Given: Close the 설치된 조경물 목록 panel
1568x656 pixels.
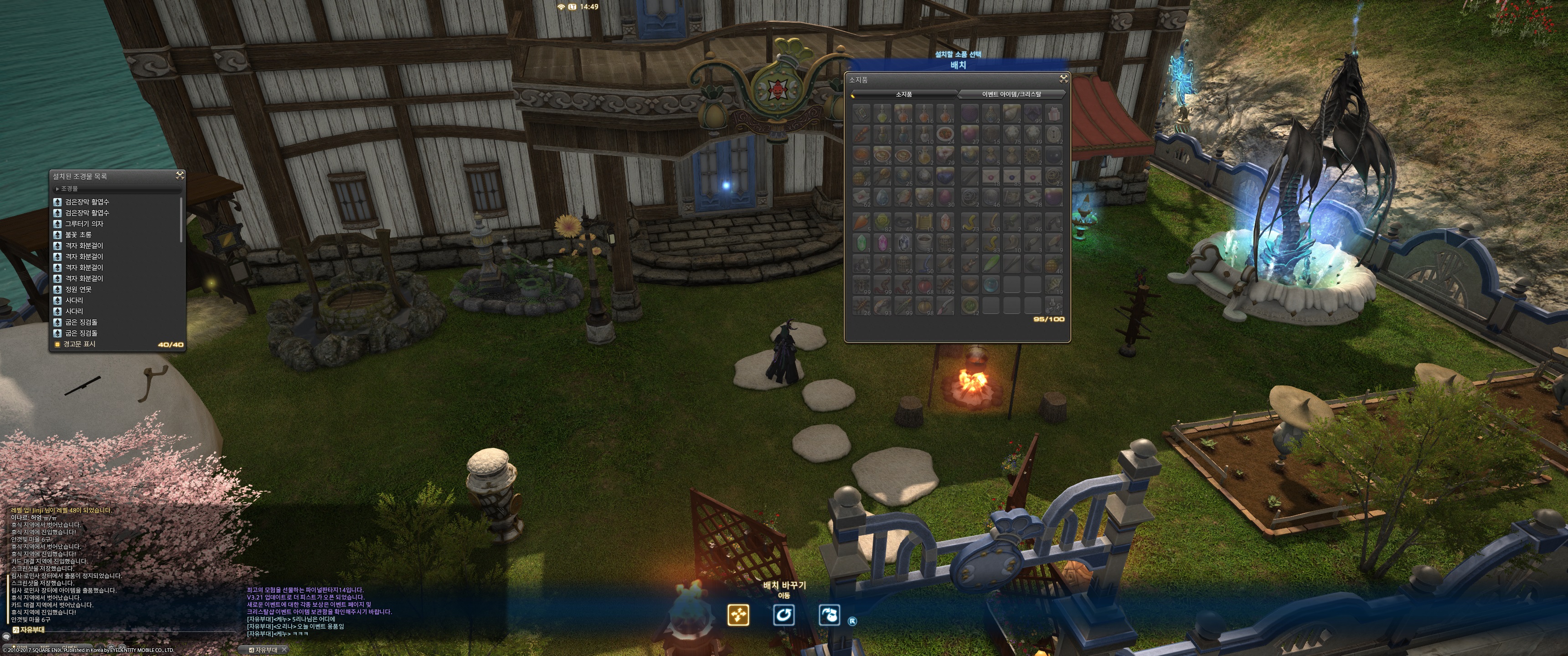Looking at the screenshot, I should tap(180, 175).
